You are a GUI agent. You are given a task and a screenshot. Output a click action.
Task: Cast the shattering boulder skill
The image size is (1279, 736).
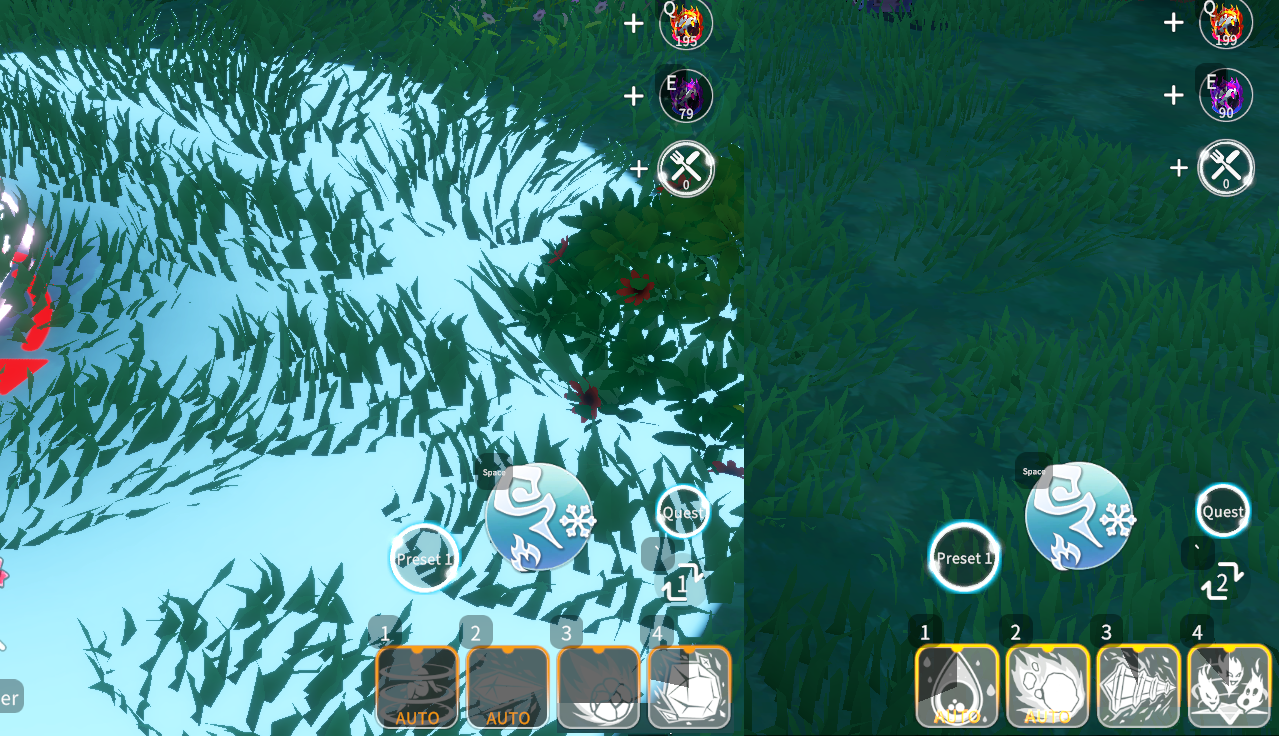tap(689, 686)
